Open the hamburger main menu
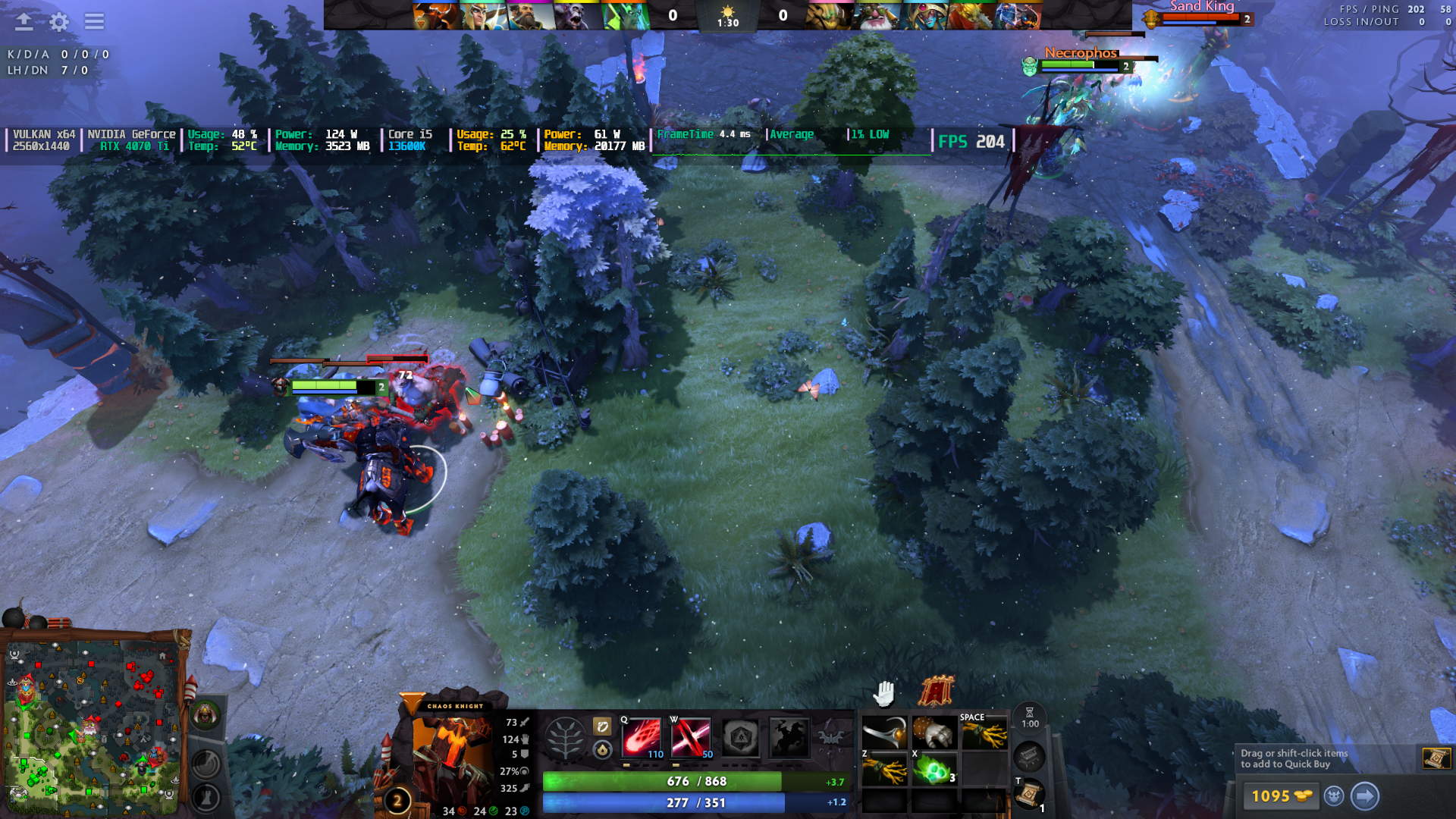Screen dimensions: 1456x819 (94, 22)
